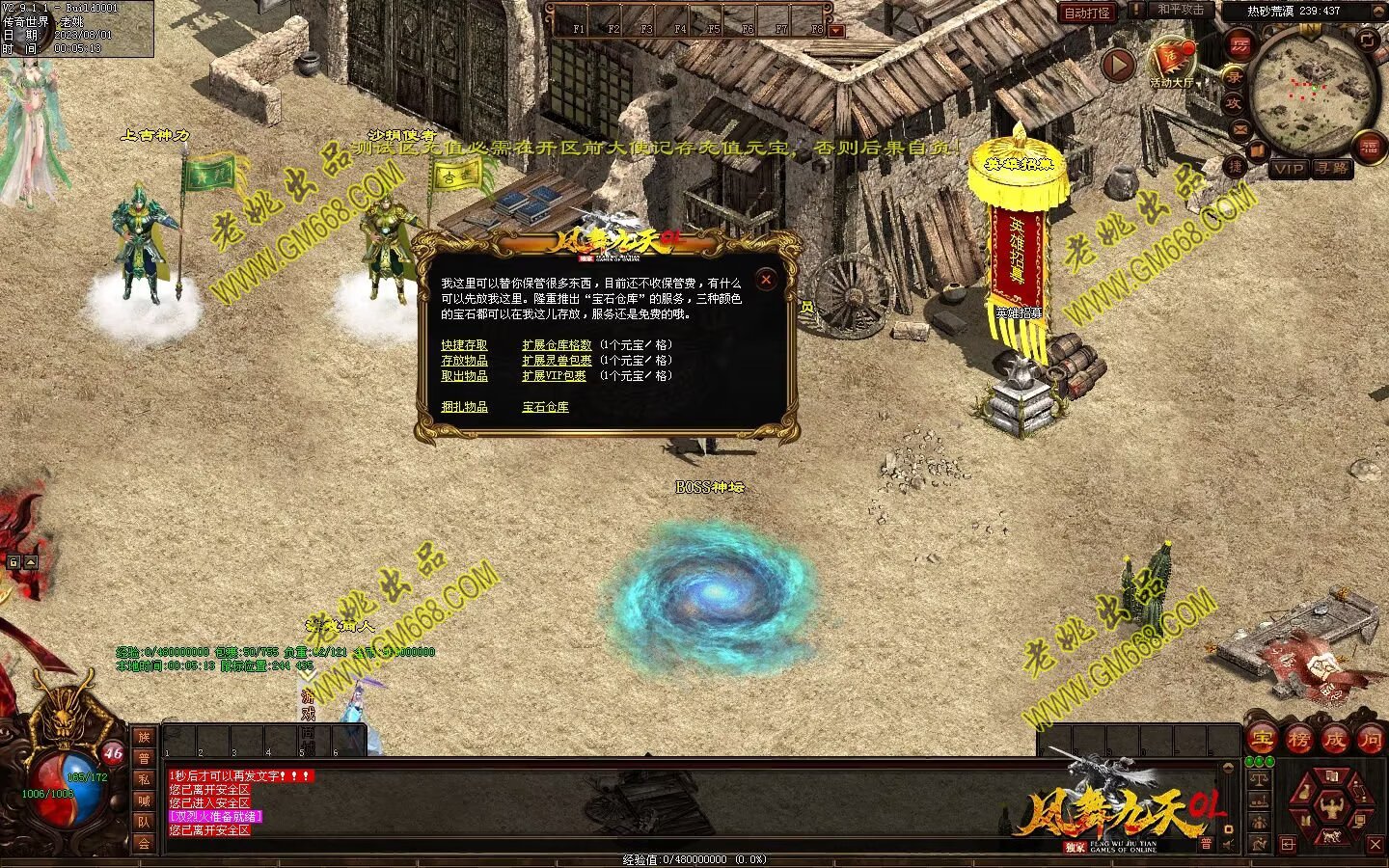1389x868 pixels.
Task: Select 取出物品 to withdraw items
Action: [x=464, y=376]
